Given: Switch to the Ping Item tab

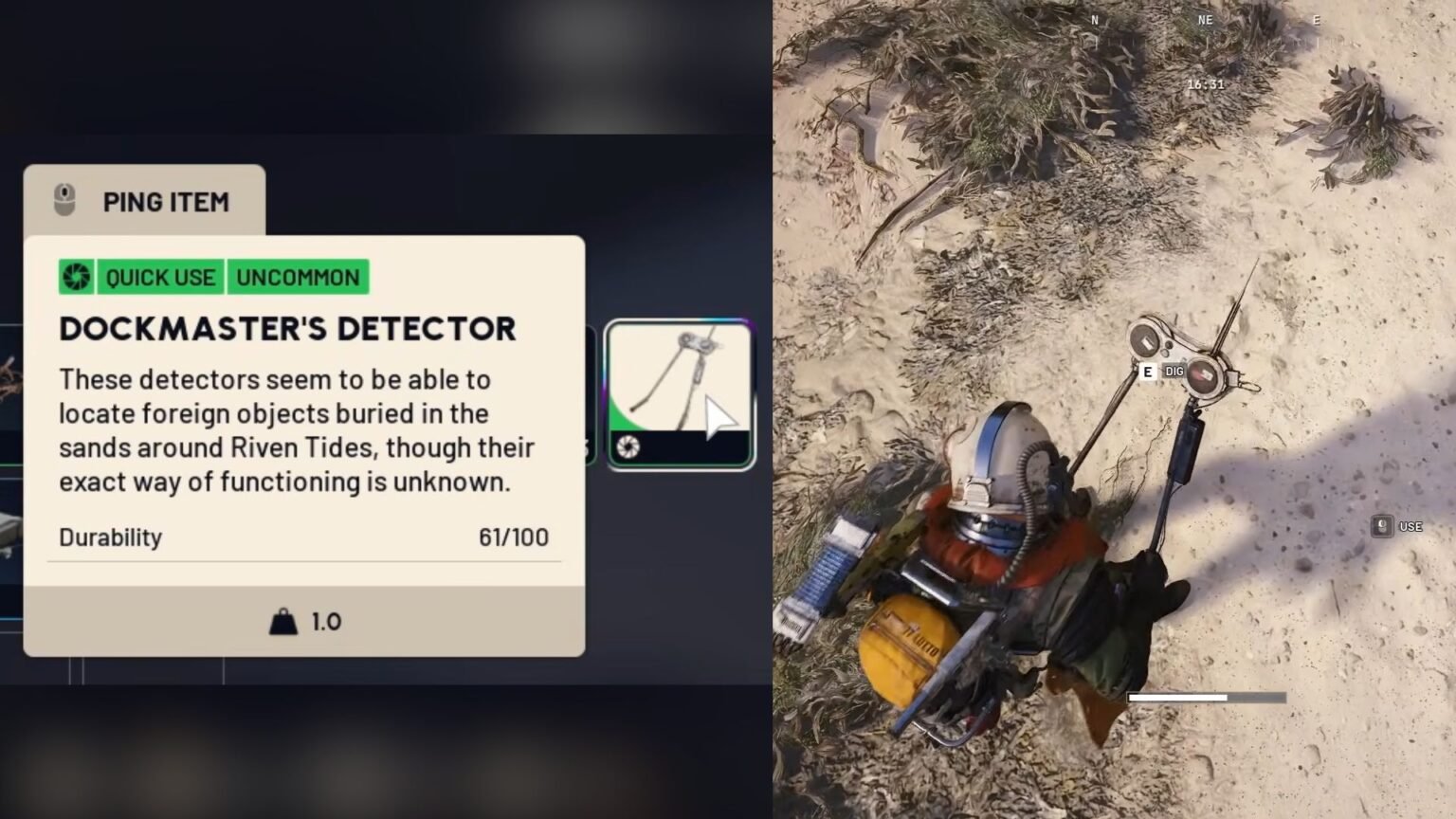Looking at the screenshot, I should tap(166, 201).
